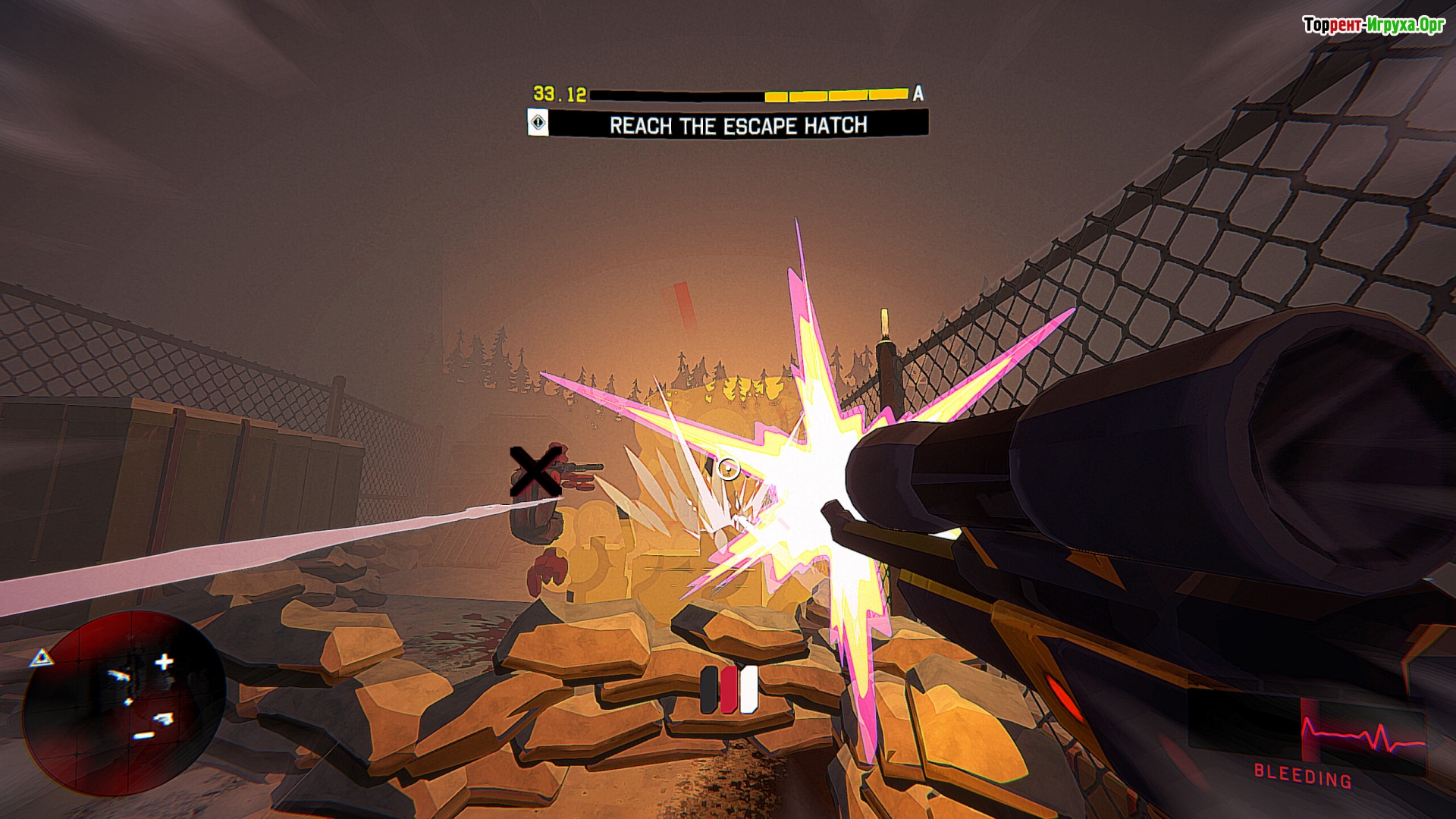Image resolution: width=1456 pixels, height=819 pixels.
Task: Click the circular red radar minimap
Action: (x=124, y=703)
